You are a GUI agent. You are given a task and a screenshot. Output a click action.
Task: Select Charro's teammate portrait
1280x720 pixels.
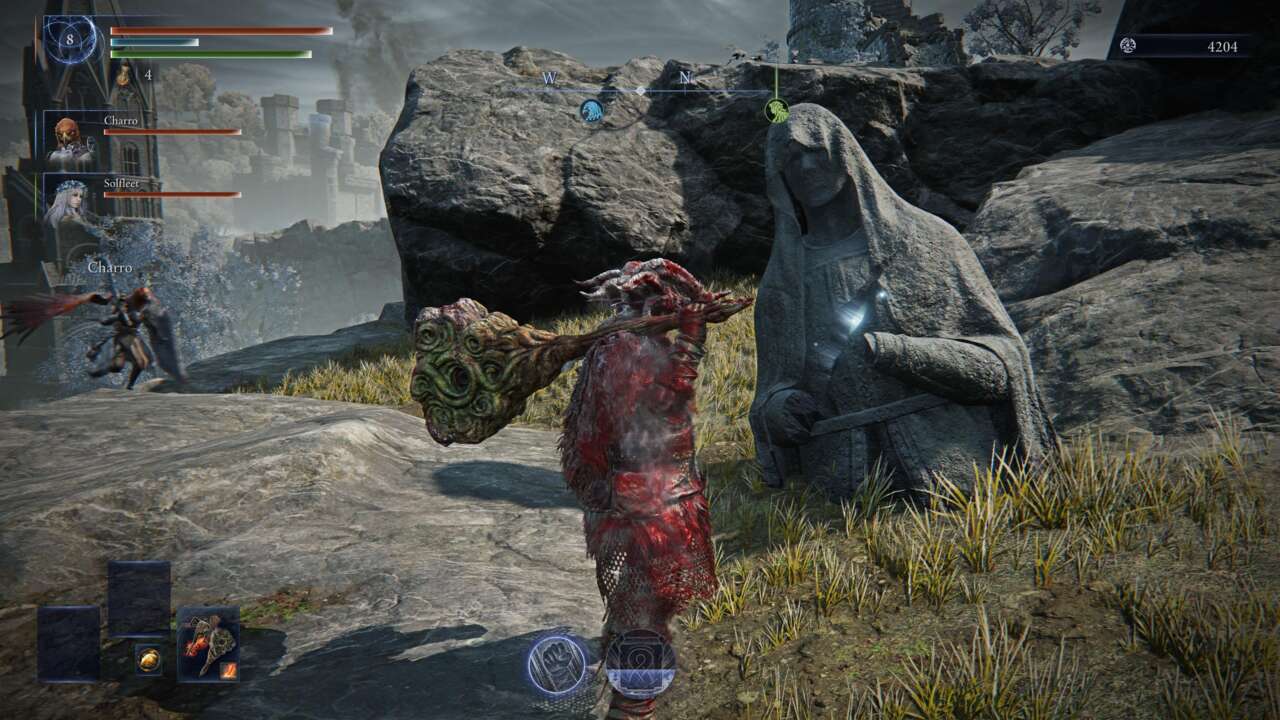coord(70,140)
